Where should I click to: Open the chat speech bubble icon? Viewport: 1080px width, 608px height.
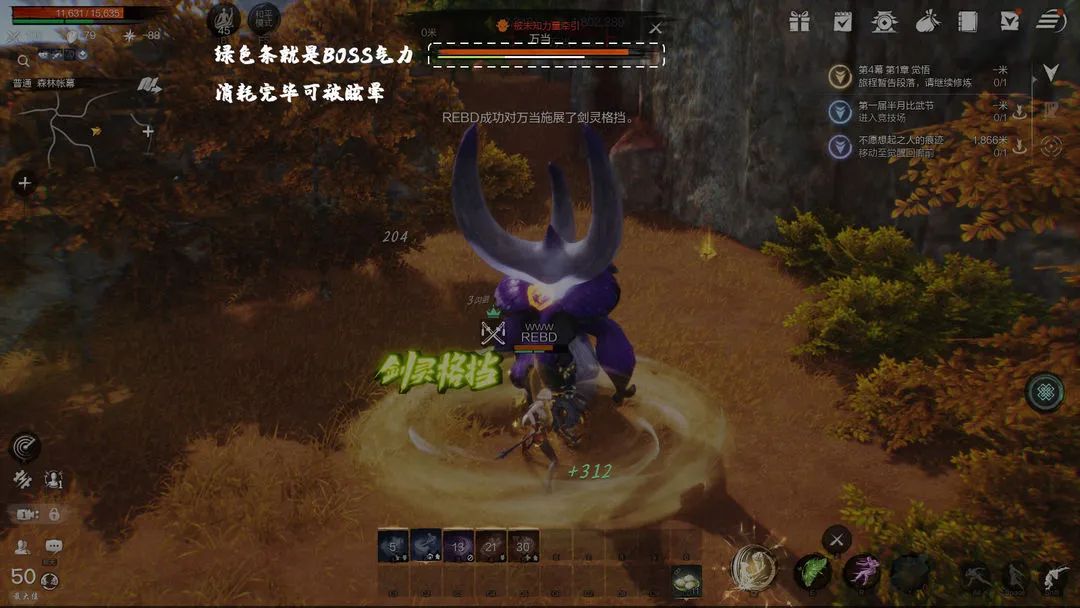pyautogui.click(x=54, y=546)
